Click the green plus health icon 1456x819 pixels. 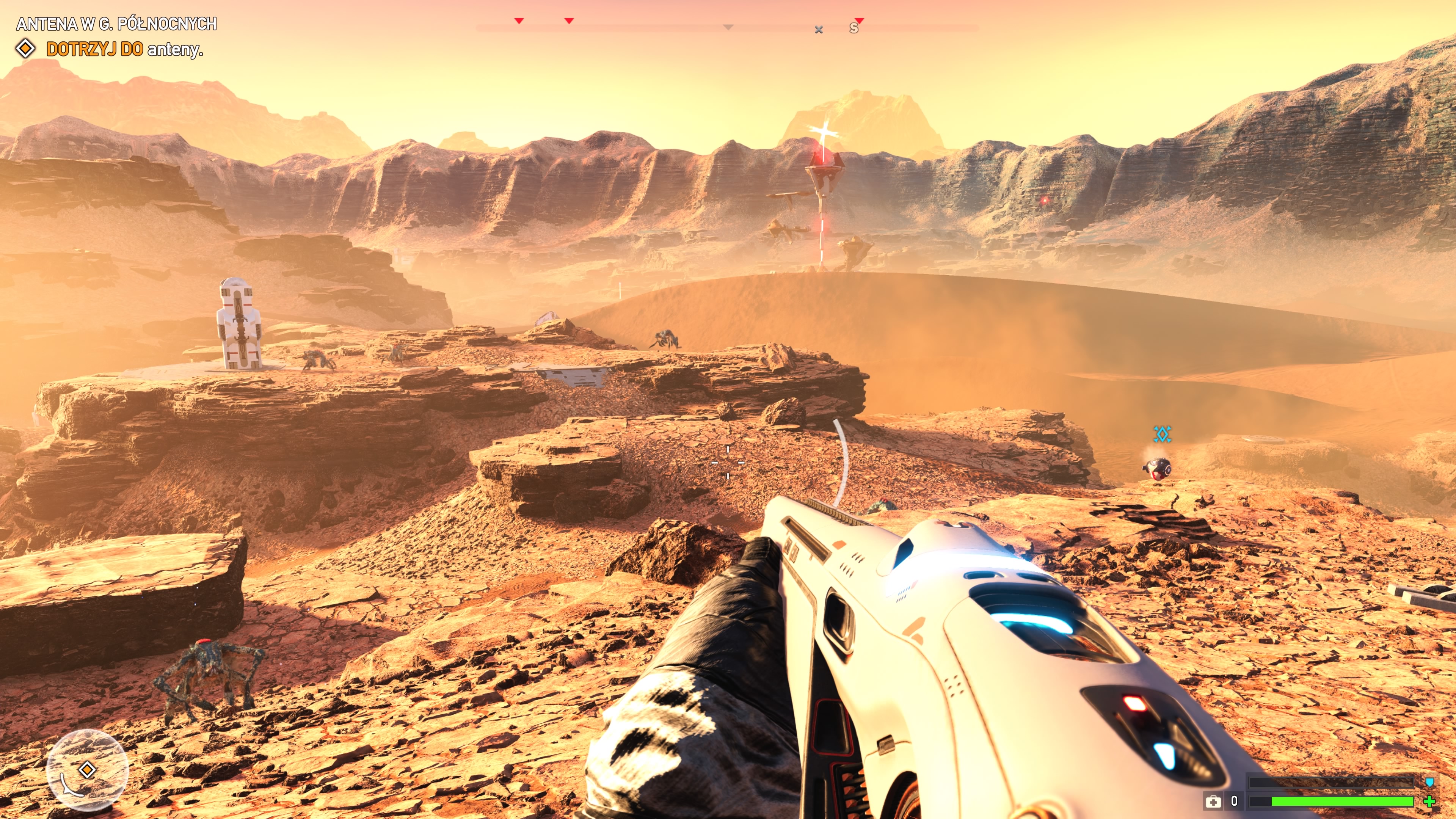pyautogui.click(x=1429, y=801)
